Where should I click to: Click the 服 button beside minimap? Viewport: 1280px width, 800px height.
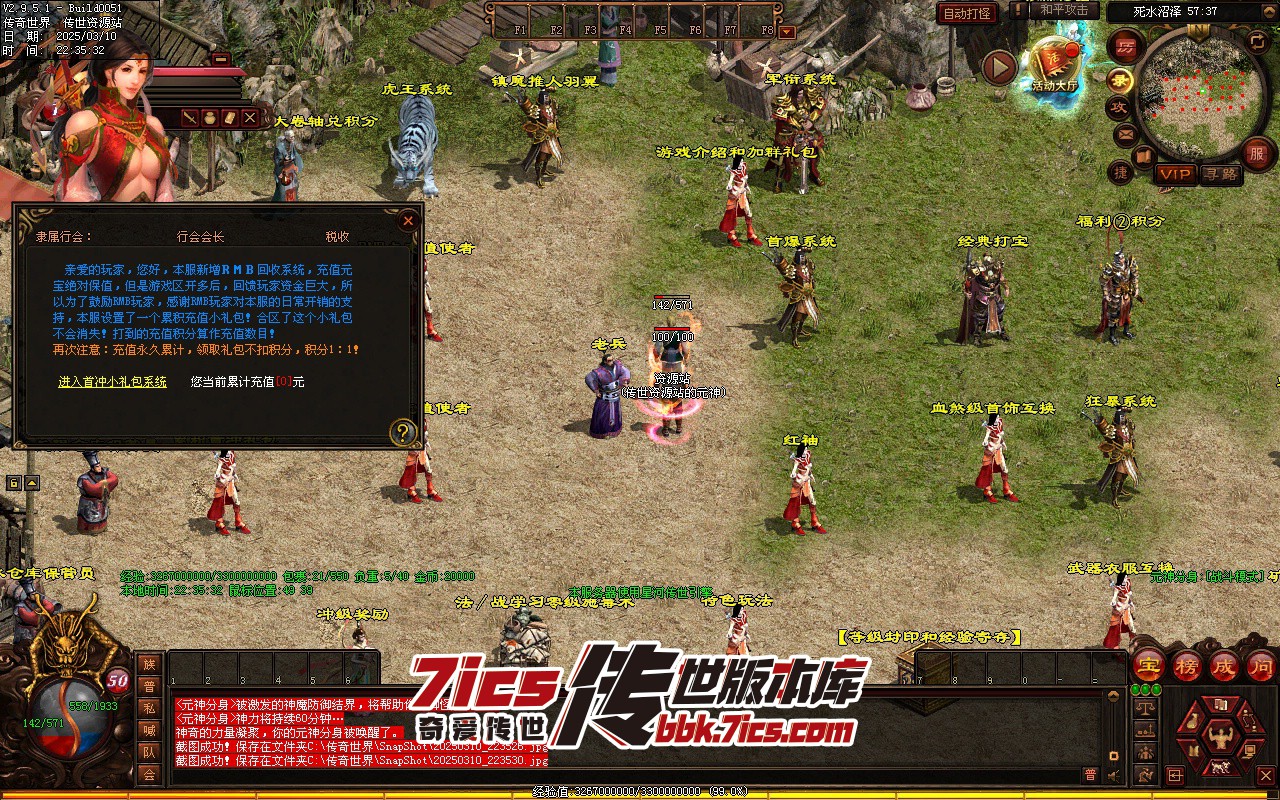[x=1256, y=152]
